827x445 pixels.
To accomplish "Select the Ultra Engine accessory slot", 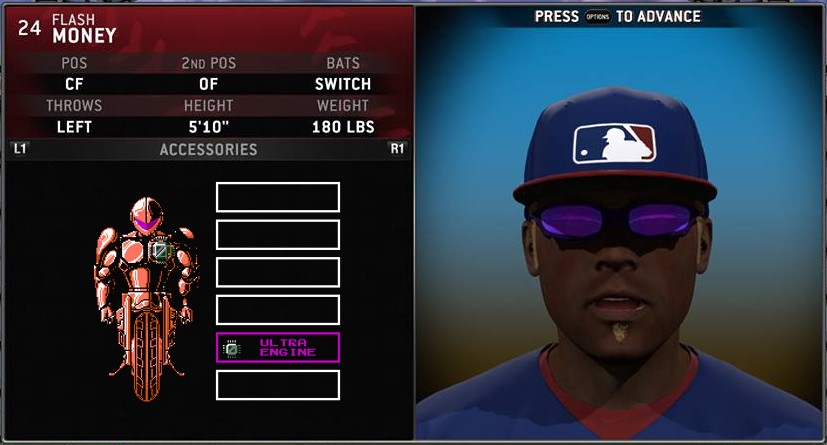I will point(278,347).
